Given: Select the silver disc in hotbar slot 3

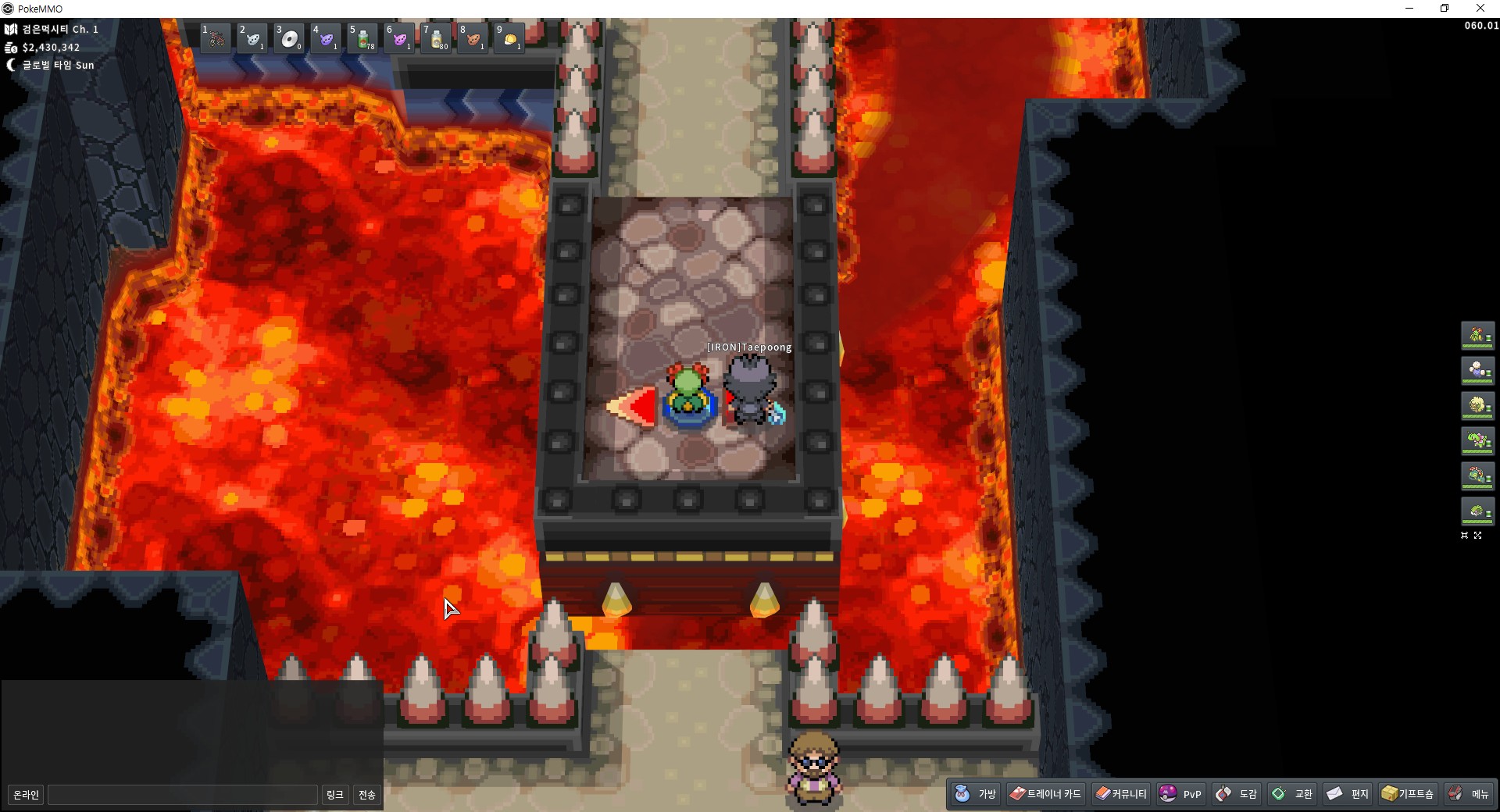Looking at the screenshot, I should (289, 38).
